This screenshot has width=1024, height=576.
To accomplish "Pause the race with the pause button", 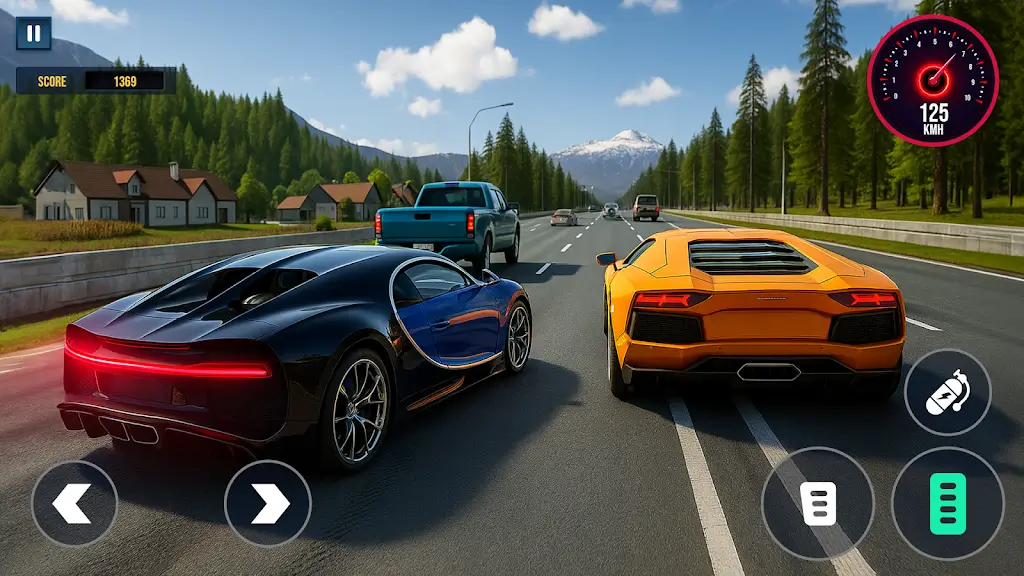I will tap(33, 33).
